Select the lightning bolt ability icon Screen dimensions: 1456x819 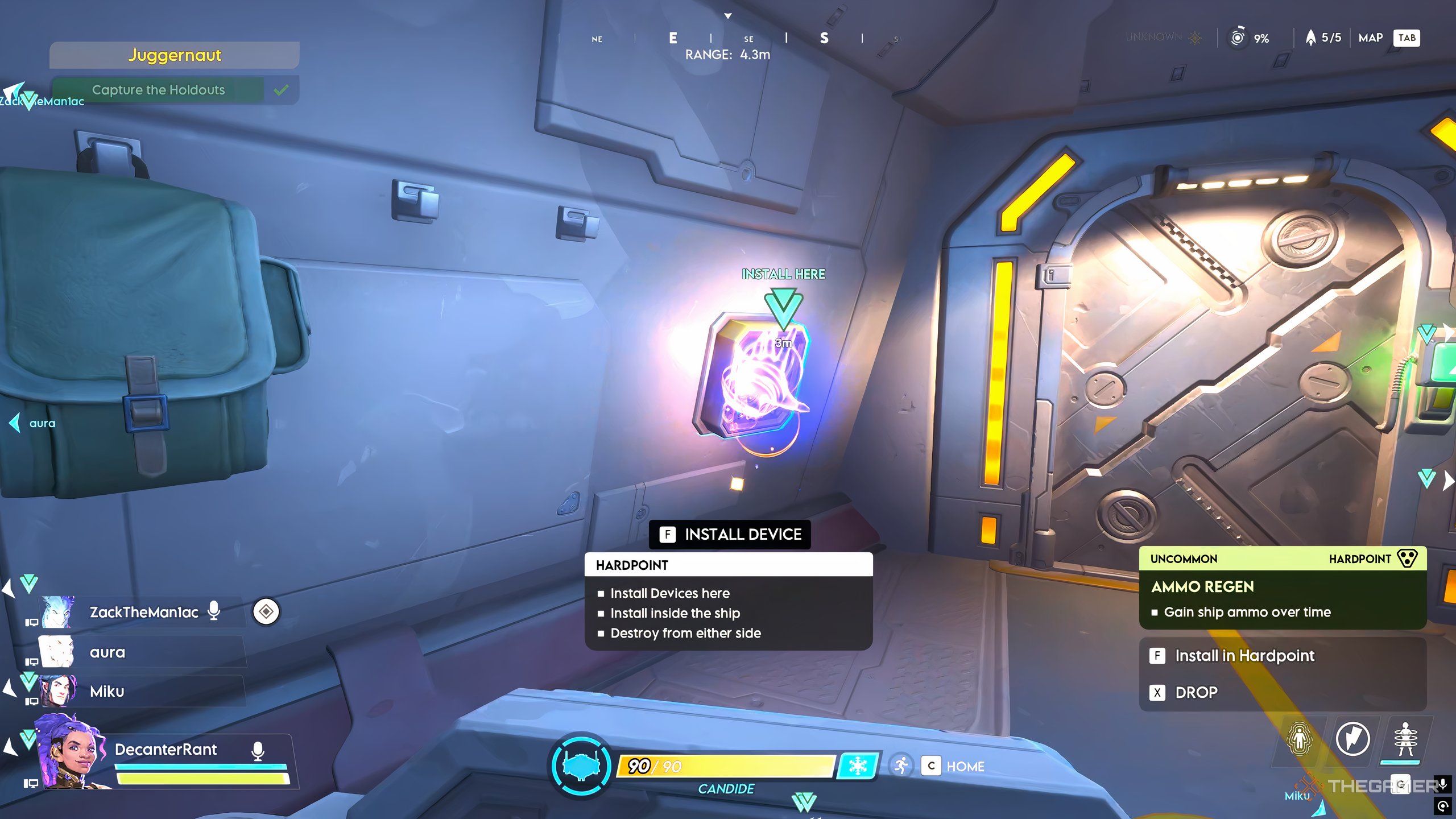click(x=1352, y=738)
